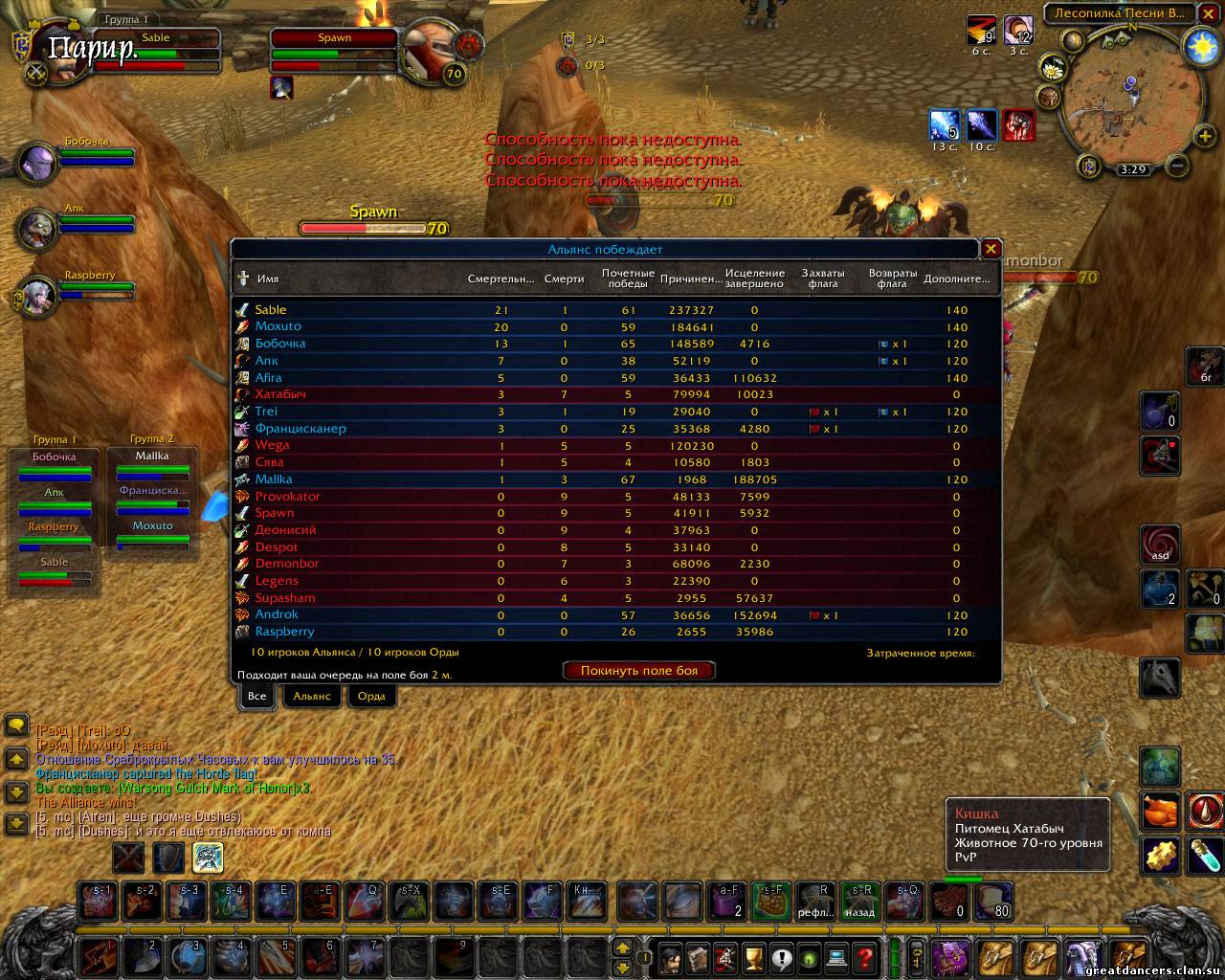Open the chat menu speech bubble button
1225x980 pixels.
tap(16, 726)
